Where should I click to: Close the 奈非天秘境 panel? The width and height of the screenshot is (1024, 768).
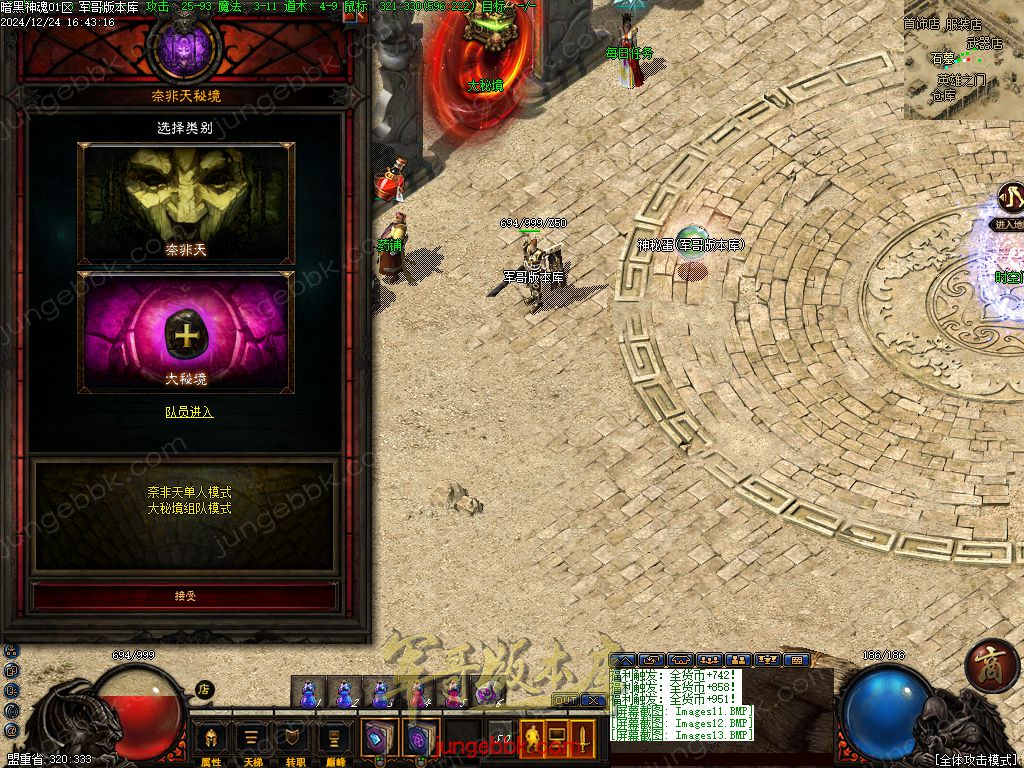pos(352,16)
